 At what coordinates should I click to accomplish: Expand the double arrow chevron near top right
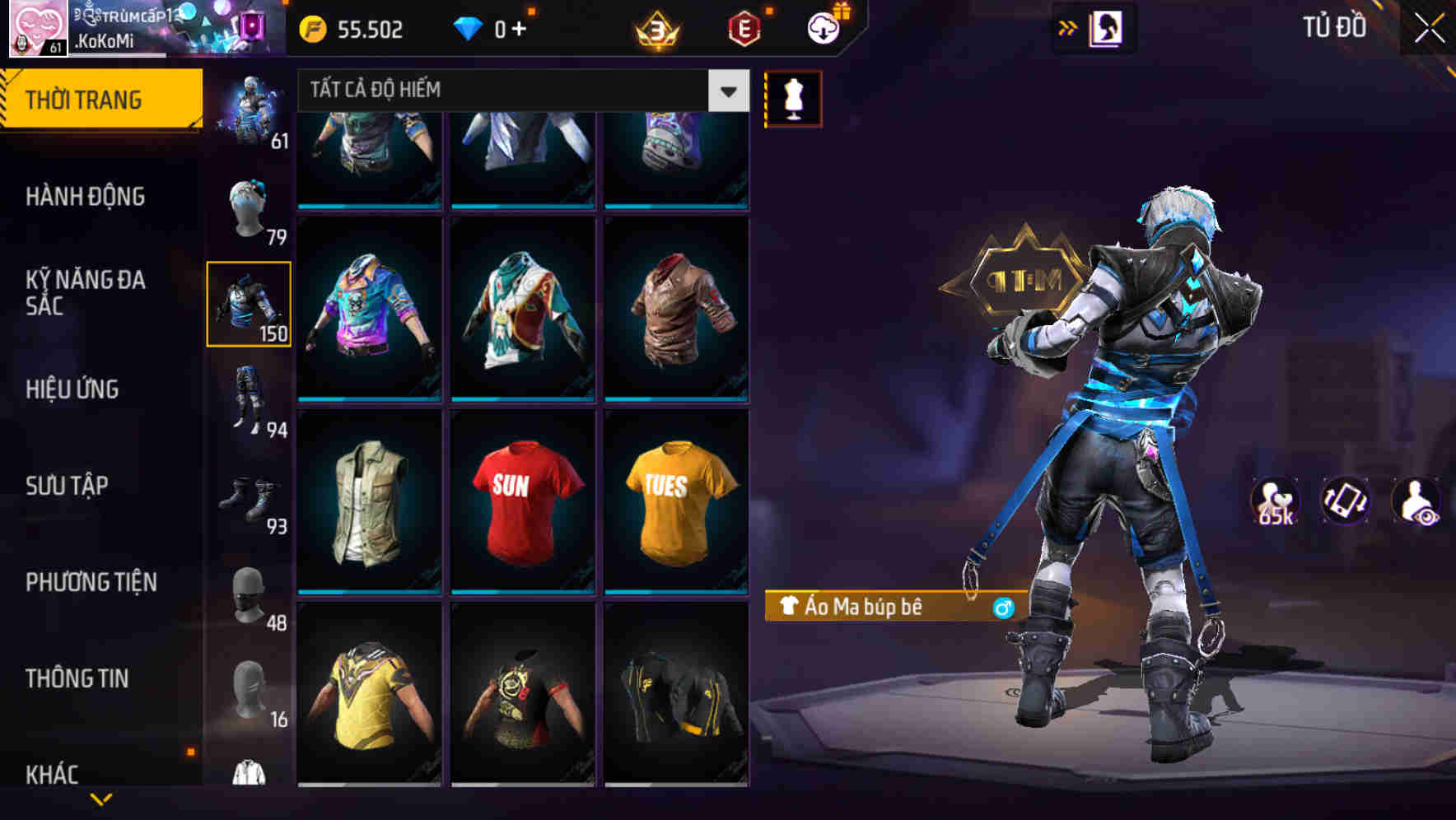click(x=1068, y=27)
